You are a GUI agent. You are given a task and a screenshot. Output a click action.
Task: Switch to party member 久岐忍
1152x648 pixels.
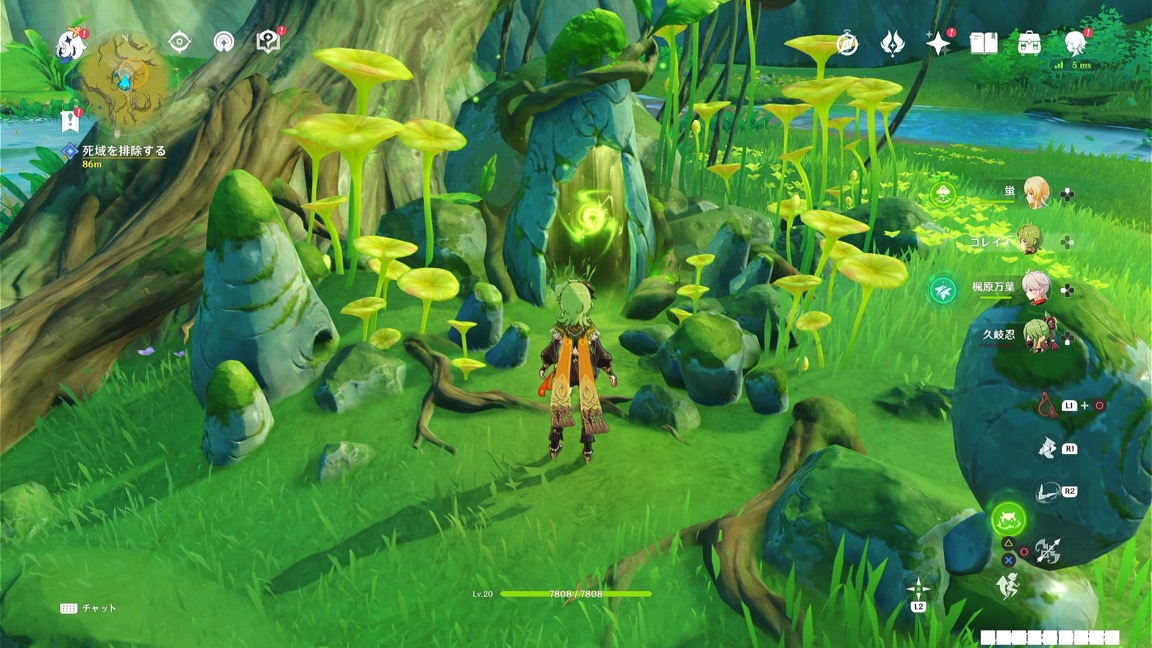point(1036,335)
